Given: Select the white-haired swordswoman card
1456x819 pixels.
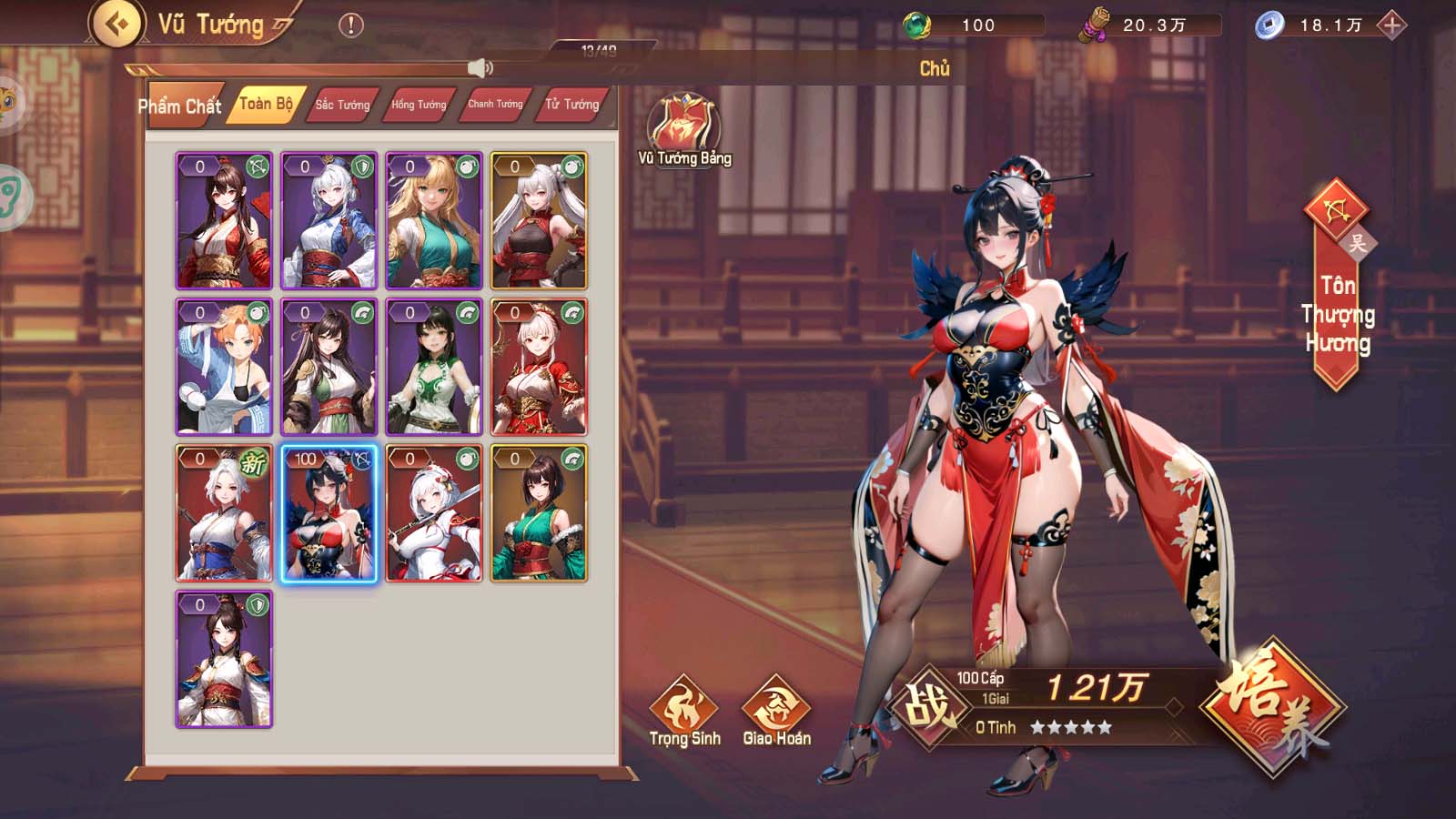Looking at the screenshot, I should (x=434, y=513).
